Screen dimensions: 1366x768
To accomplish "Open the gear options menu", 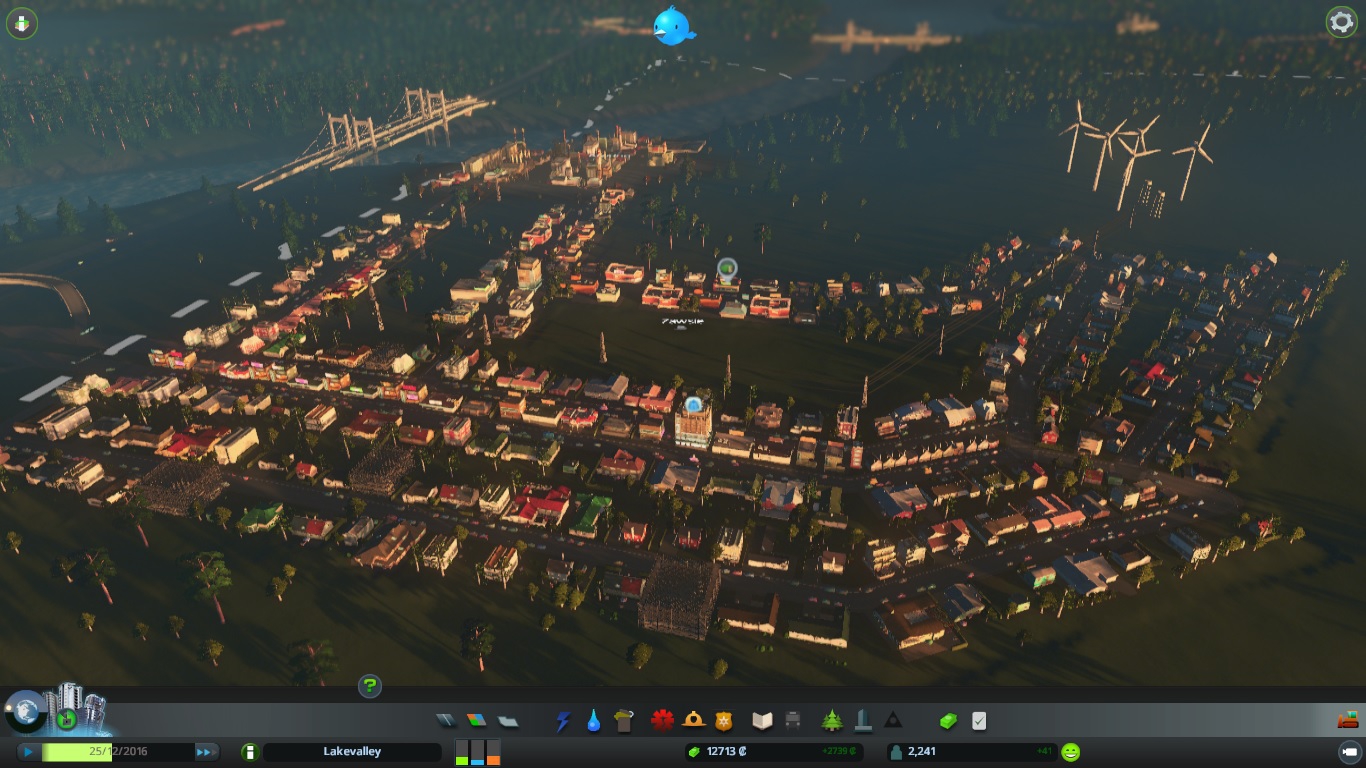I will (1341, 22).
